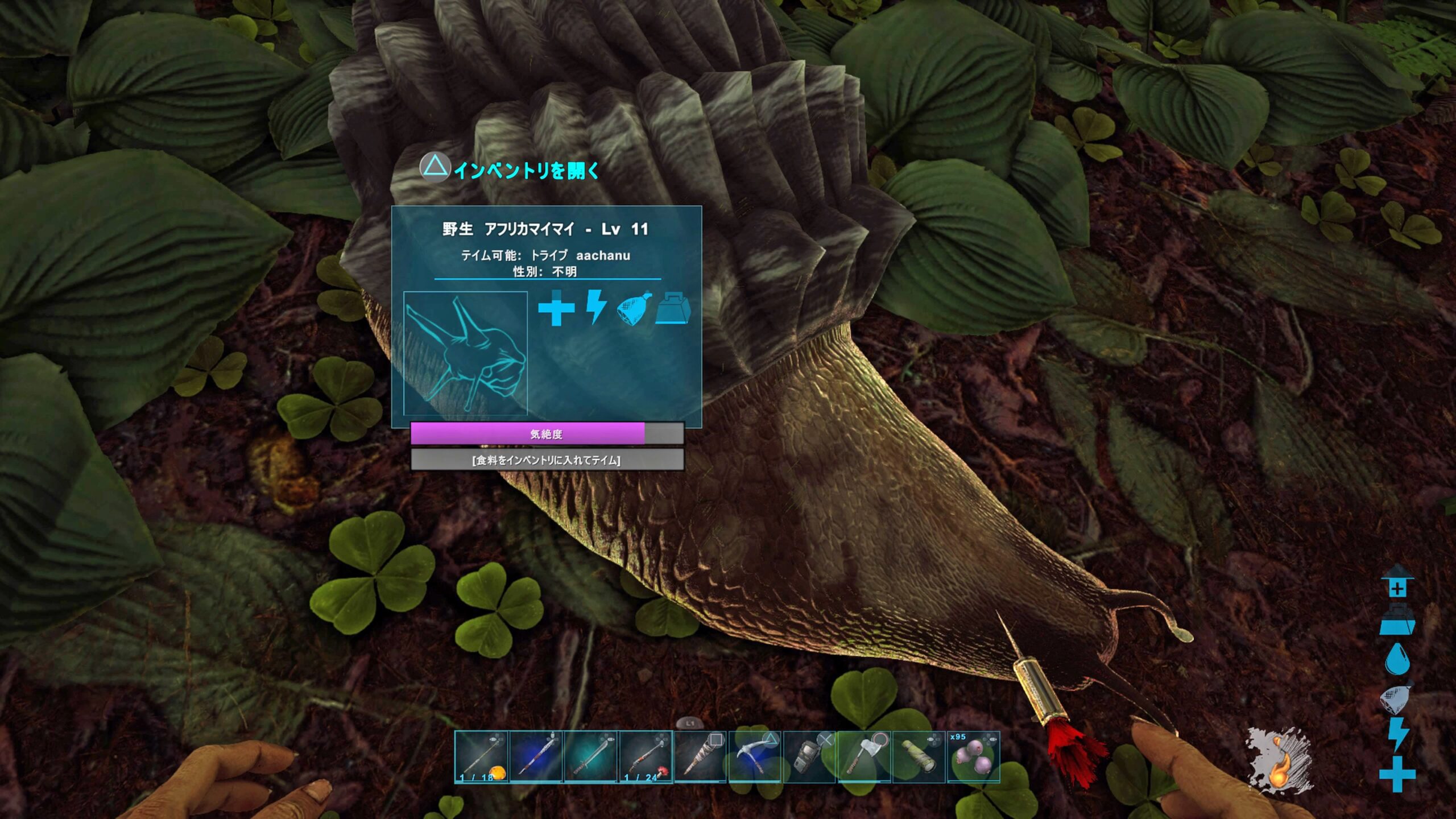Use the x95 pink berries stack
1456x819 pixels.
(x=973, y=757)
